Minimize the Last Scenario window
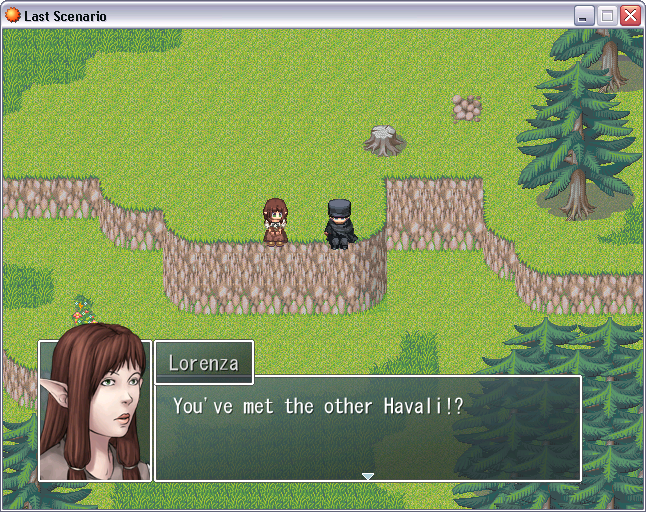Viewport: 646px width, 512px height. pyautogui.click(x=584, y=16)
